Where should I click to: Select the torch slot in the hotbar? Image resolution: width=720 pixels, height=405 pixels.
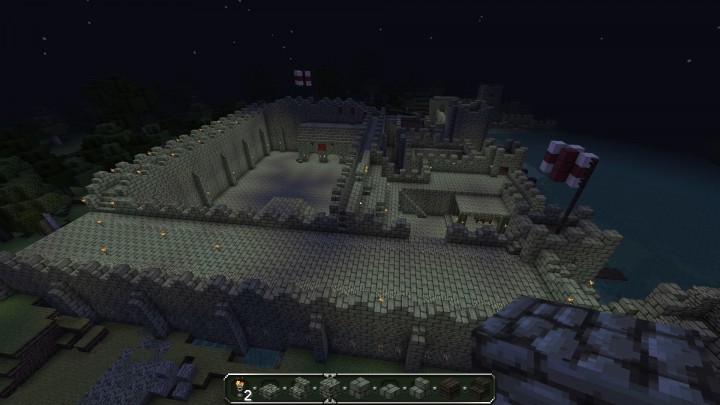240,385
